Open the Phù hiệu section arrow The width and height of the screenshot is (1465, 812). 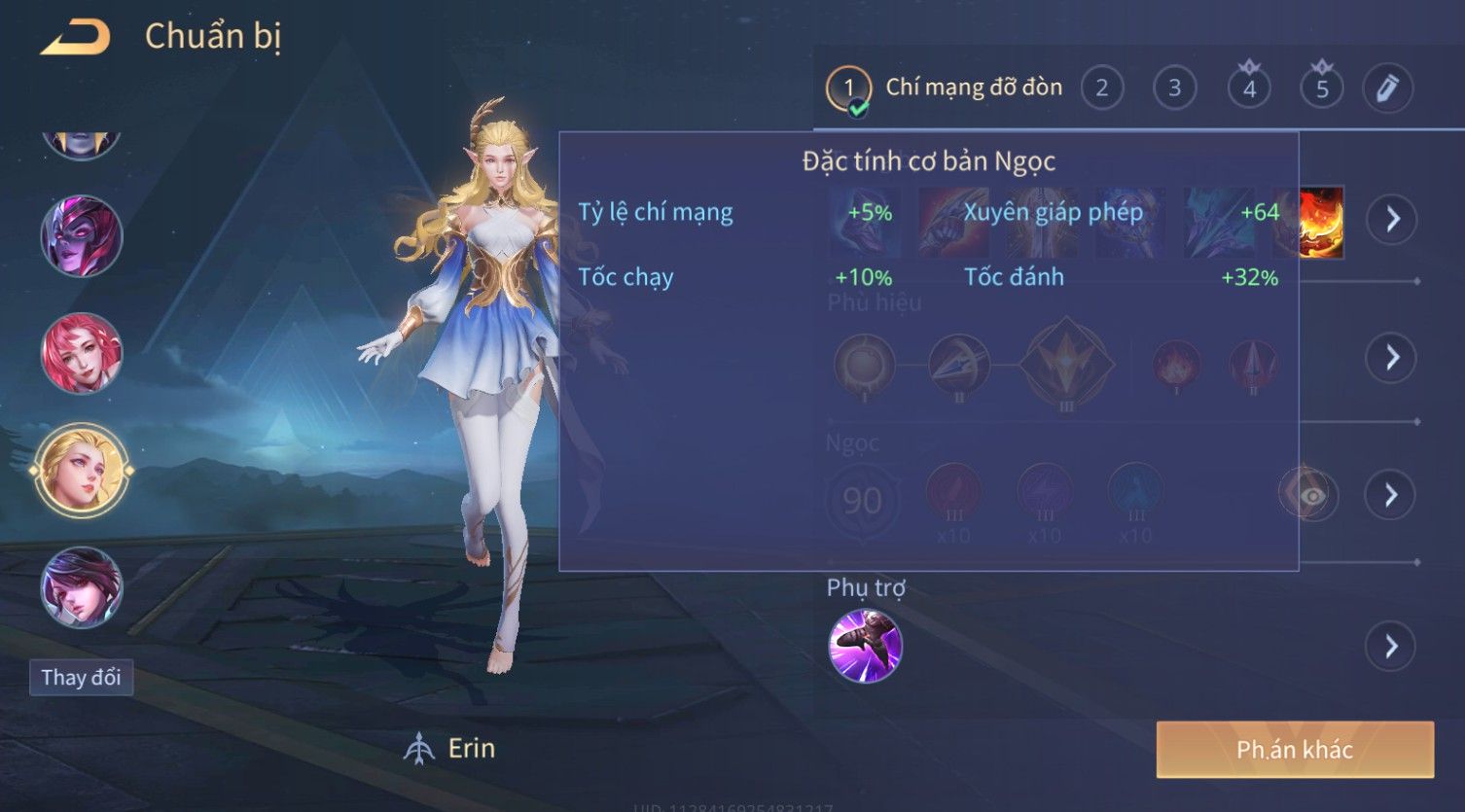coord(1392,357)
